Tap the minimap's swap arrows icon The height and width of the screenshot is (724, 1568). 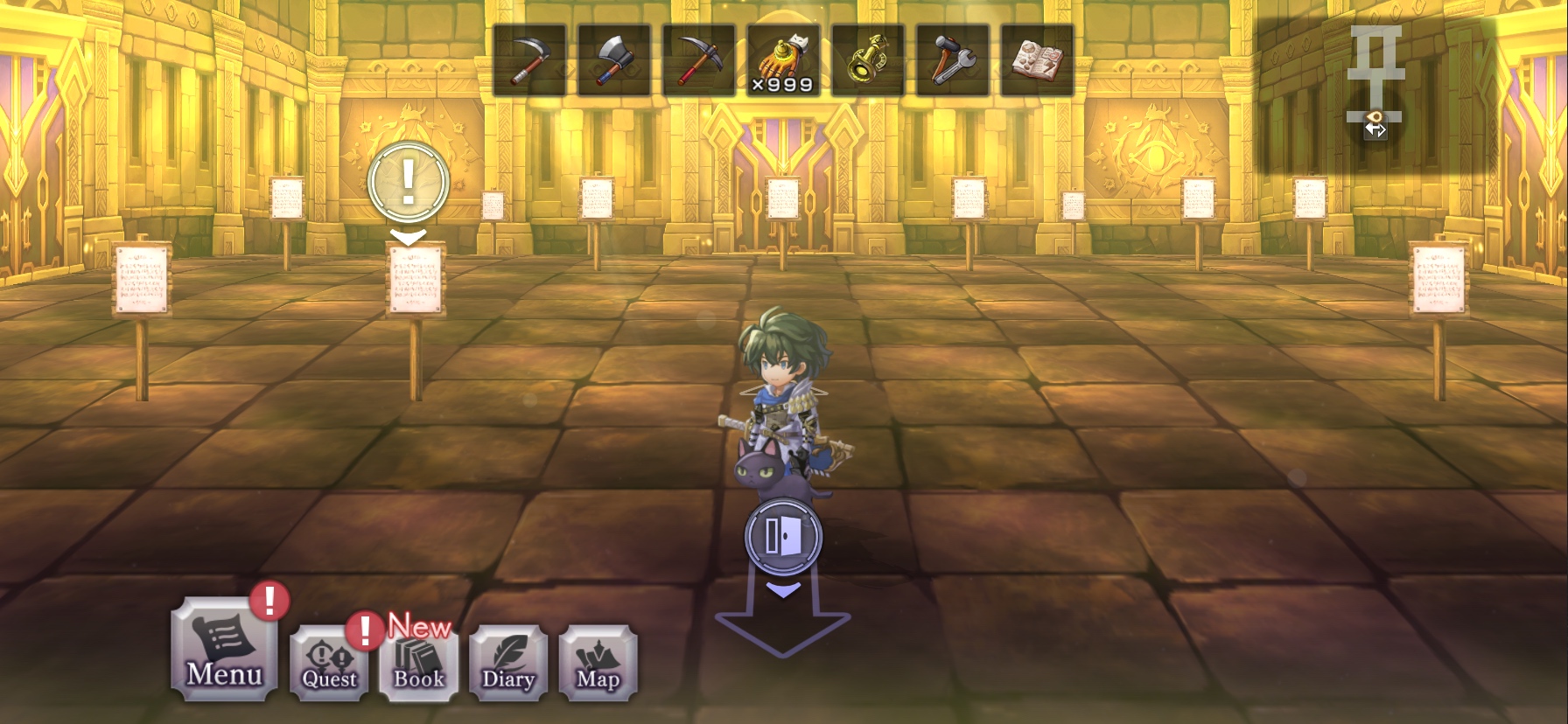[x=1375, y=129]
